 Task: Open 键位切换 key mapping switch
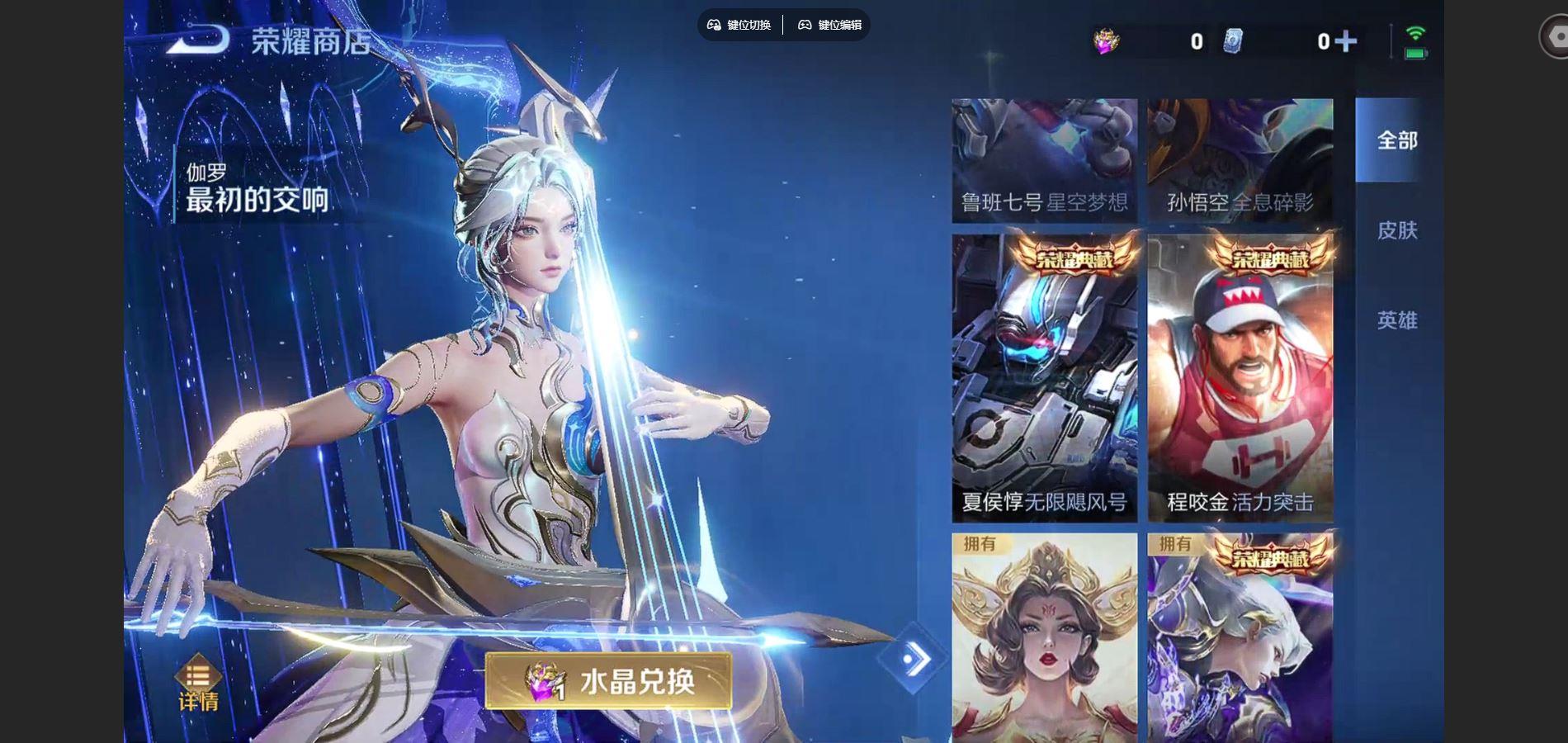pyautogui.click(x=739, y=25)
